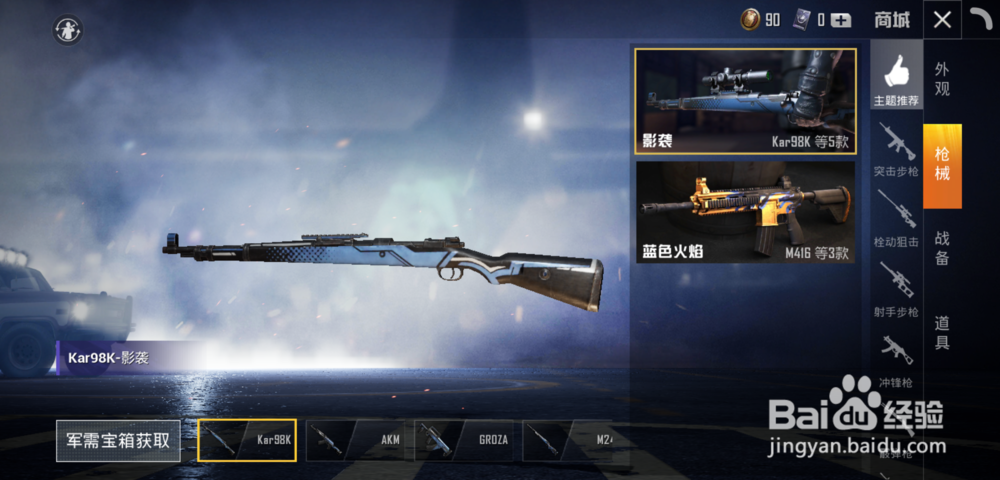Switch to the 冲锋枪 submachine gun category
This screenshot has width=1000, height=480.
coord(896,360)
